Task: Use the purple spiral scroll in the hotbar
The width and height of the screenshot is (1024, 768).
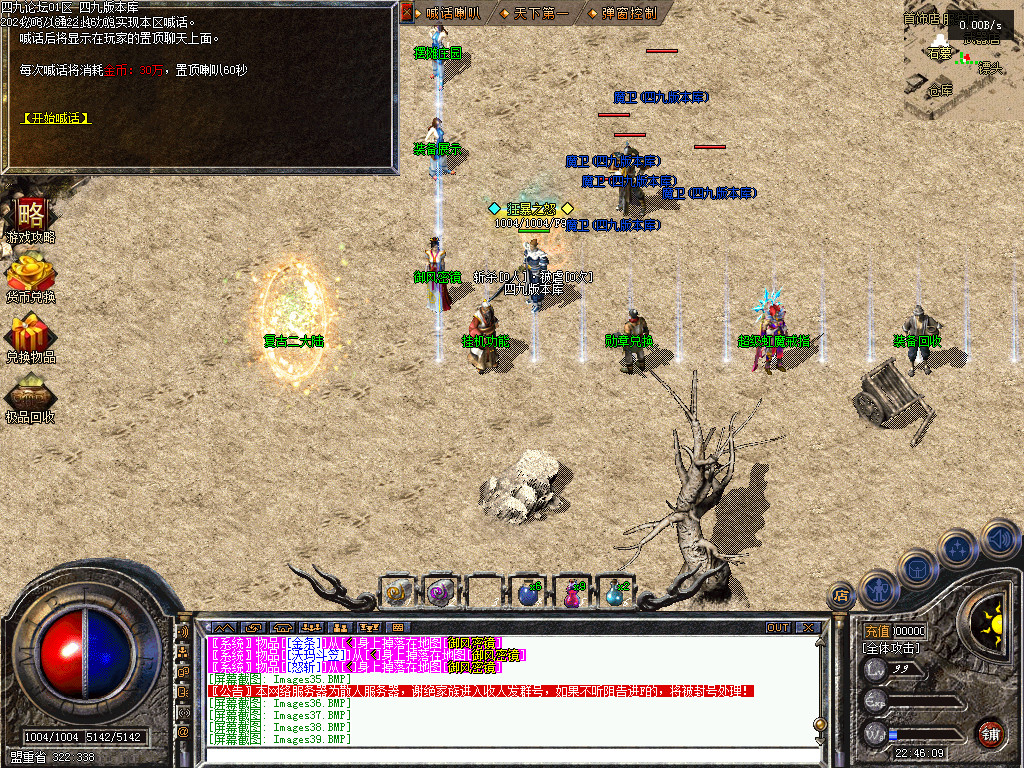Action: [440, 593]
